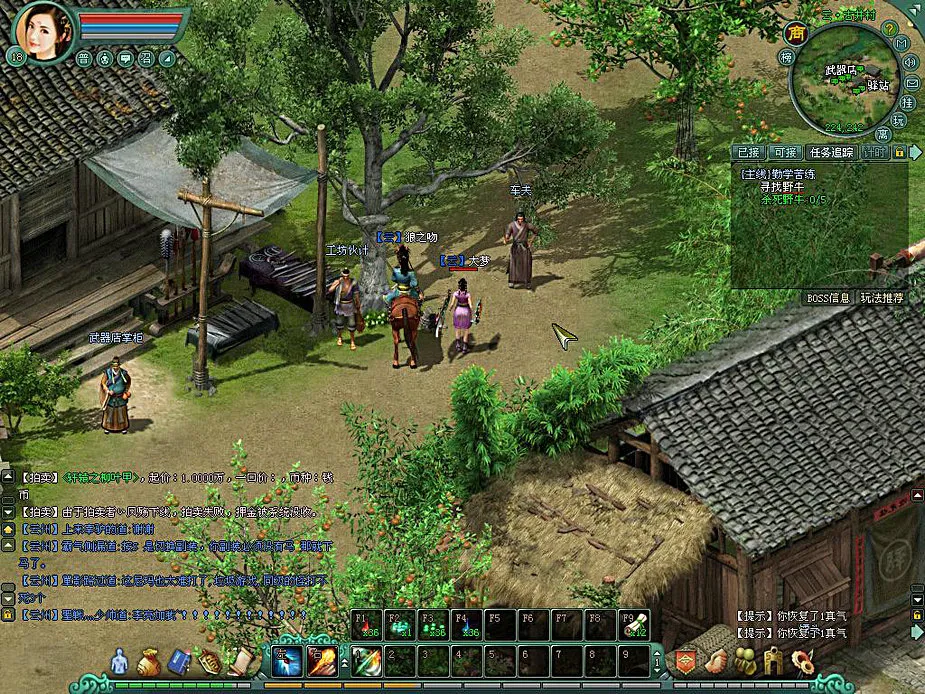Switch to the 已接 accepted quests tab
The image size is (925, 694).
748,153
